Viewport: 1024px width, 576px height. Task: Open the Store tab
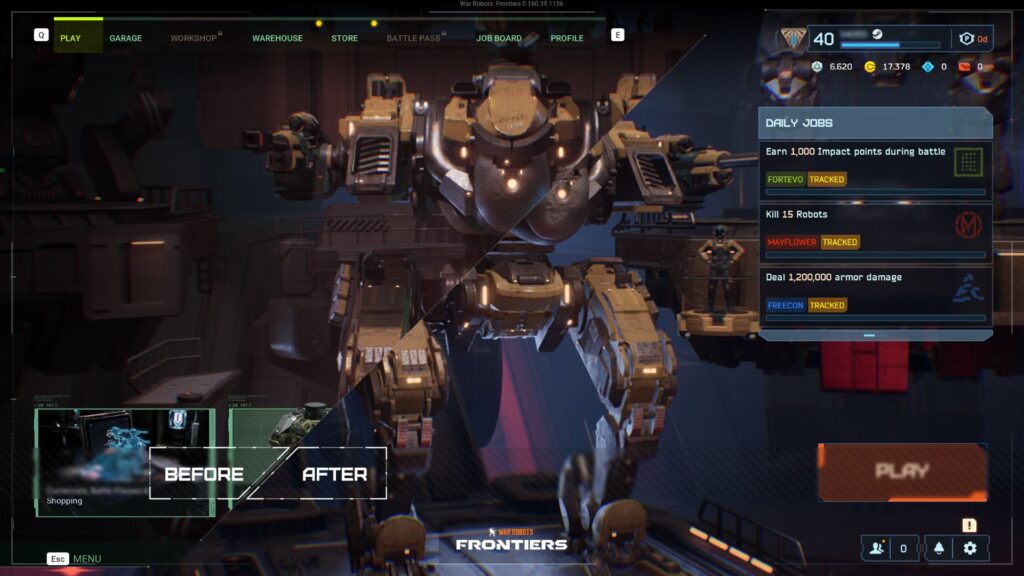click(344, 38)
